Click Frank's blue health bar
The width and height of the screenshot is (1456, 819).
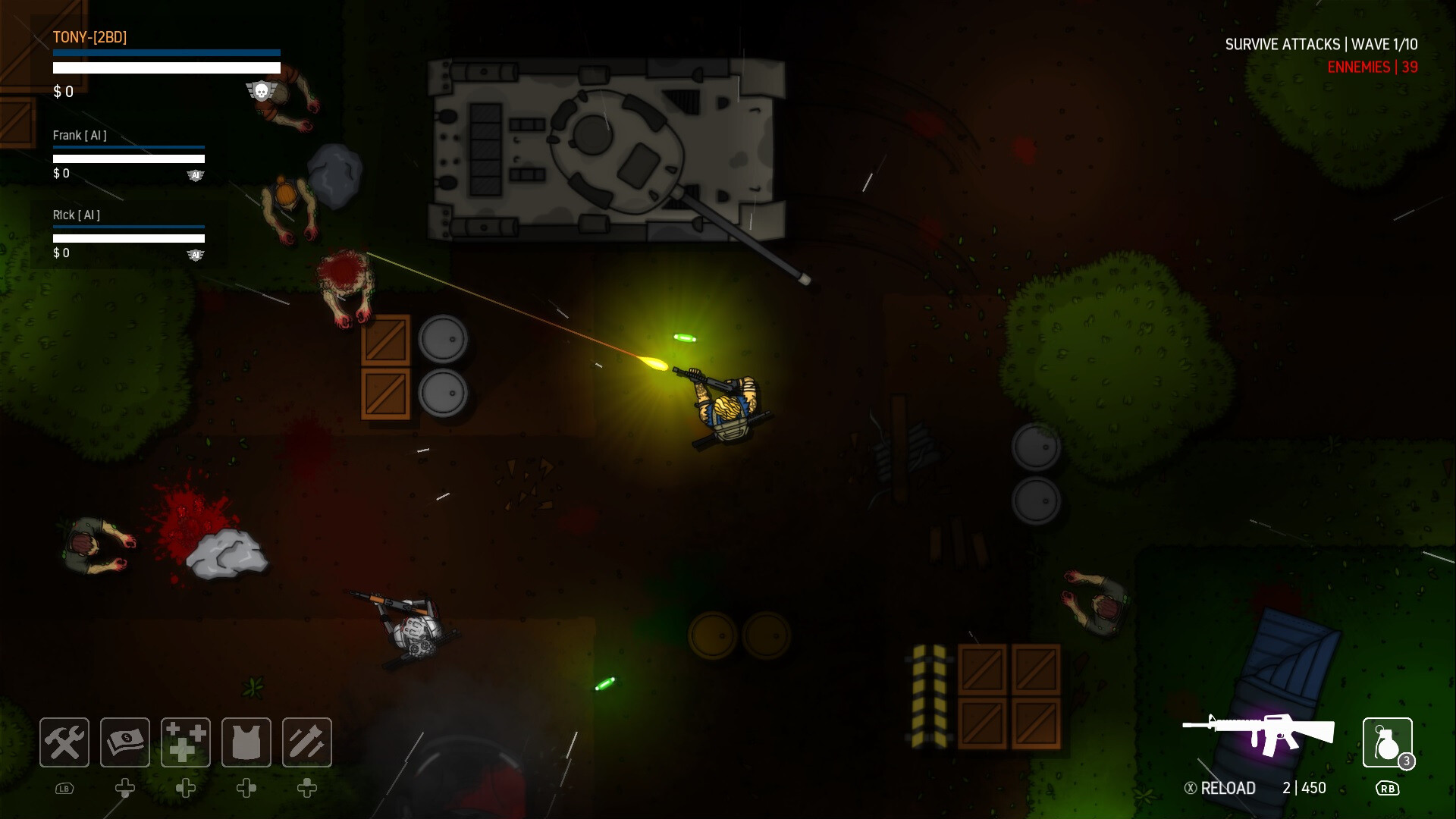coord(127,148)
